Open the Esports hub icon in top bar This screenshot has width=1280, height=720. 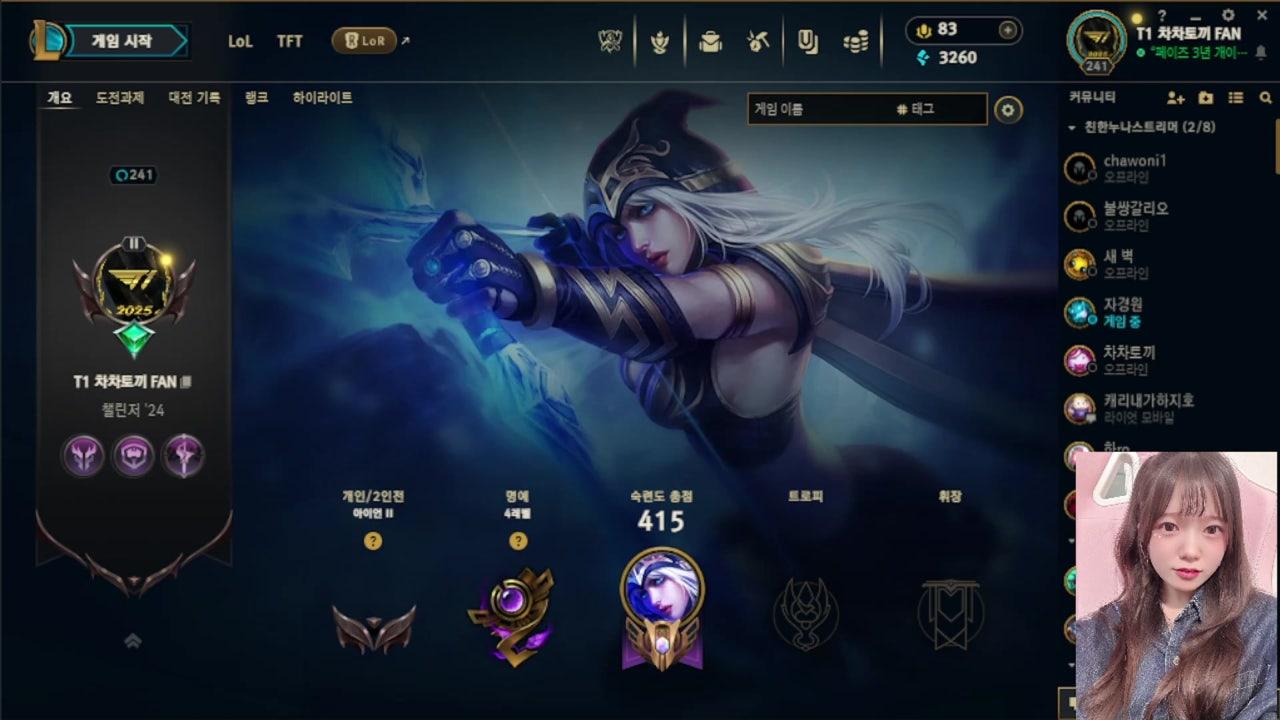pos(610,39)
